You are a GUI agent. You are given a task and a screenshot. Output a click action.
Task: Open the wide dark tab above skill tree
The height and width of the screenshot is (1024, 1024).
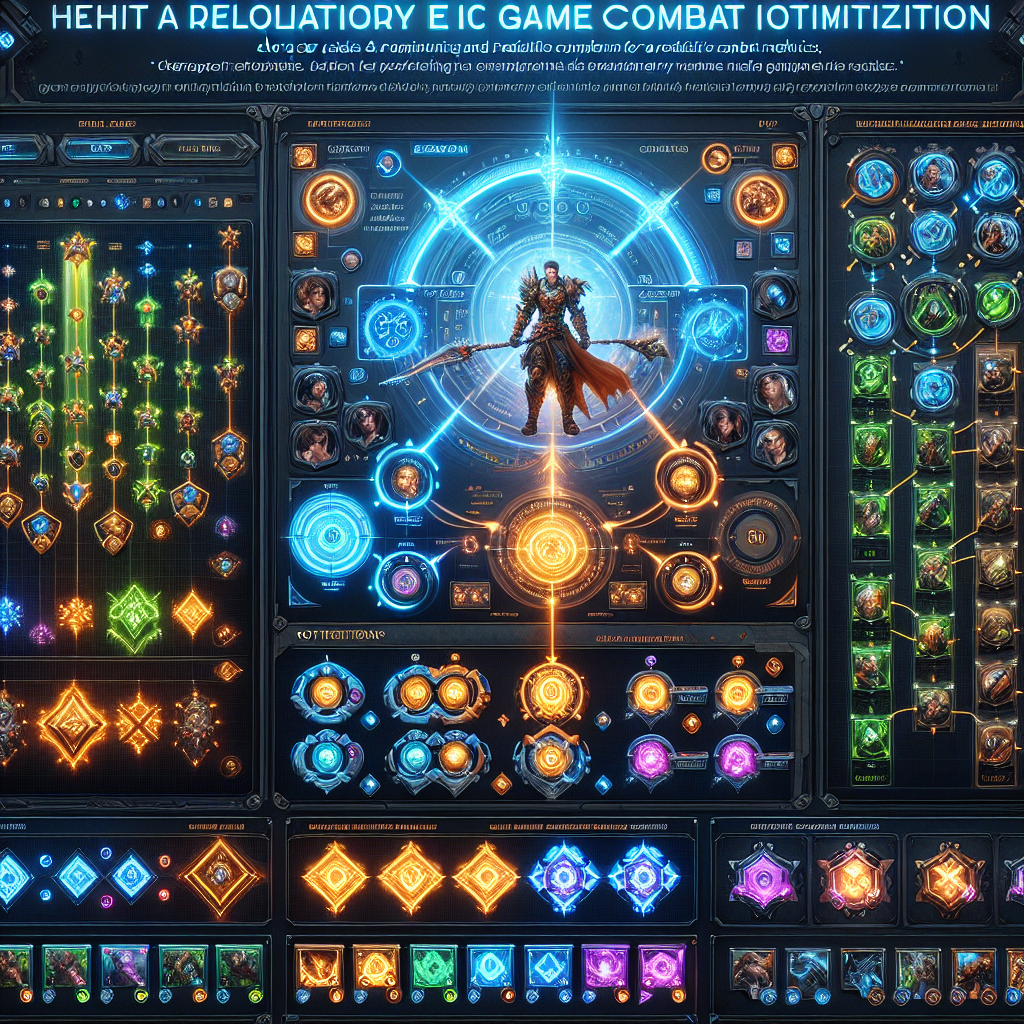196,150
